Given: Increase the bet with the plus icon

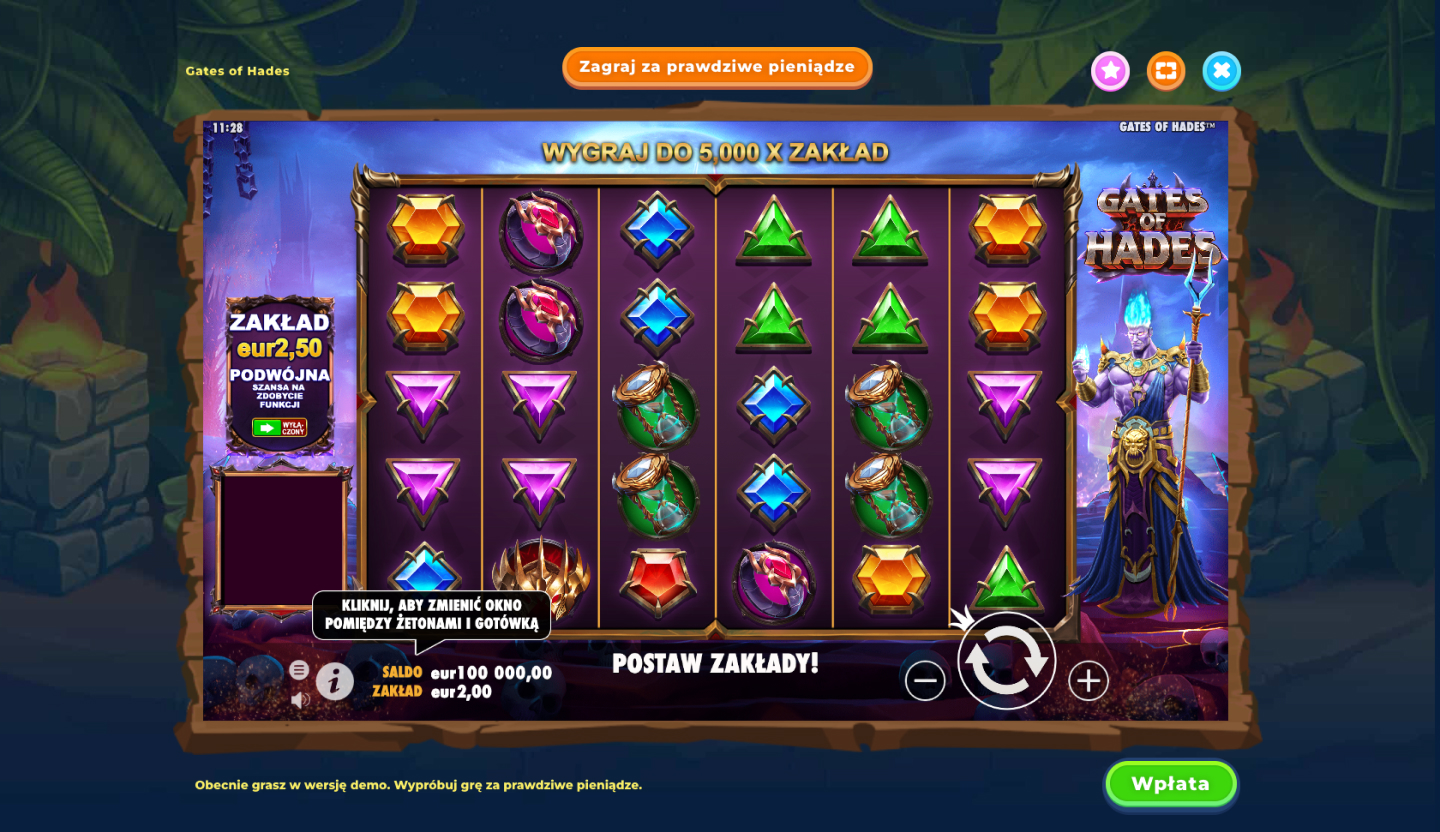Looking at the screenshot, I should pos(1086,680).
